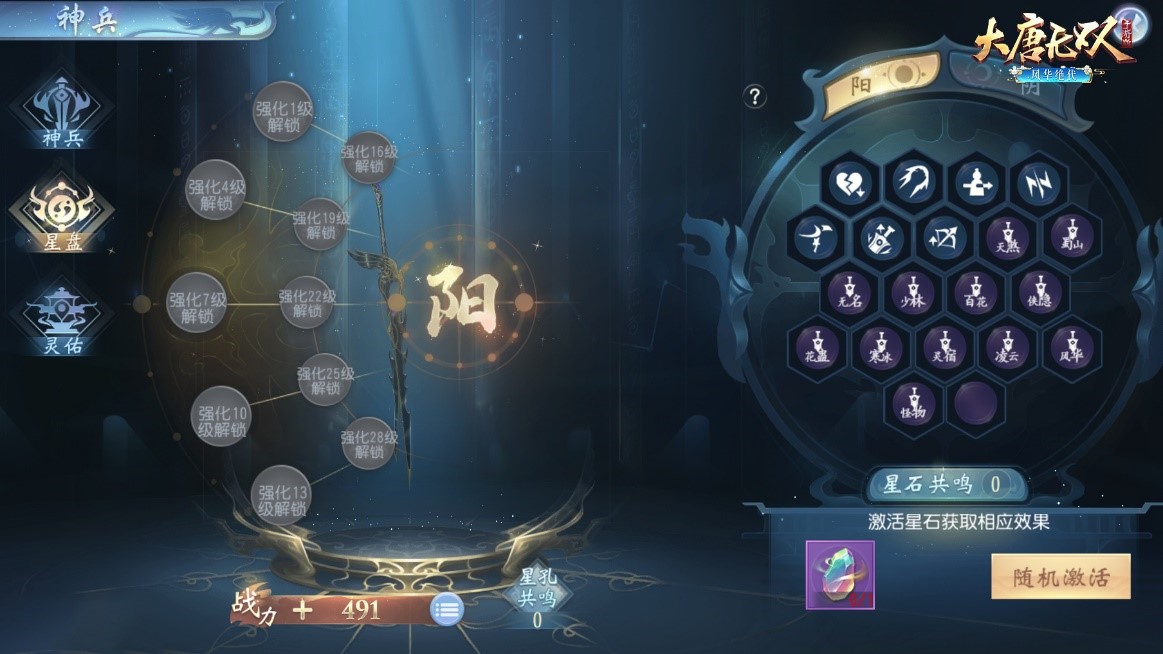Screen dimensions: 1163x654
Task: Open the 灵佑 section
Action: pyautogui.click(x=62, y=317)
